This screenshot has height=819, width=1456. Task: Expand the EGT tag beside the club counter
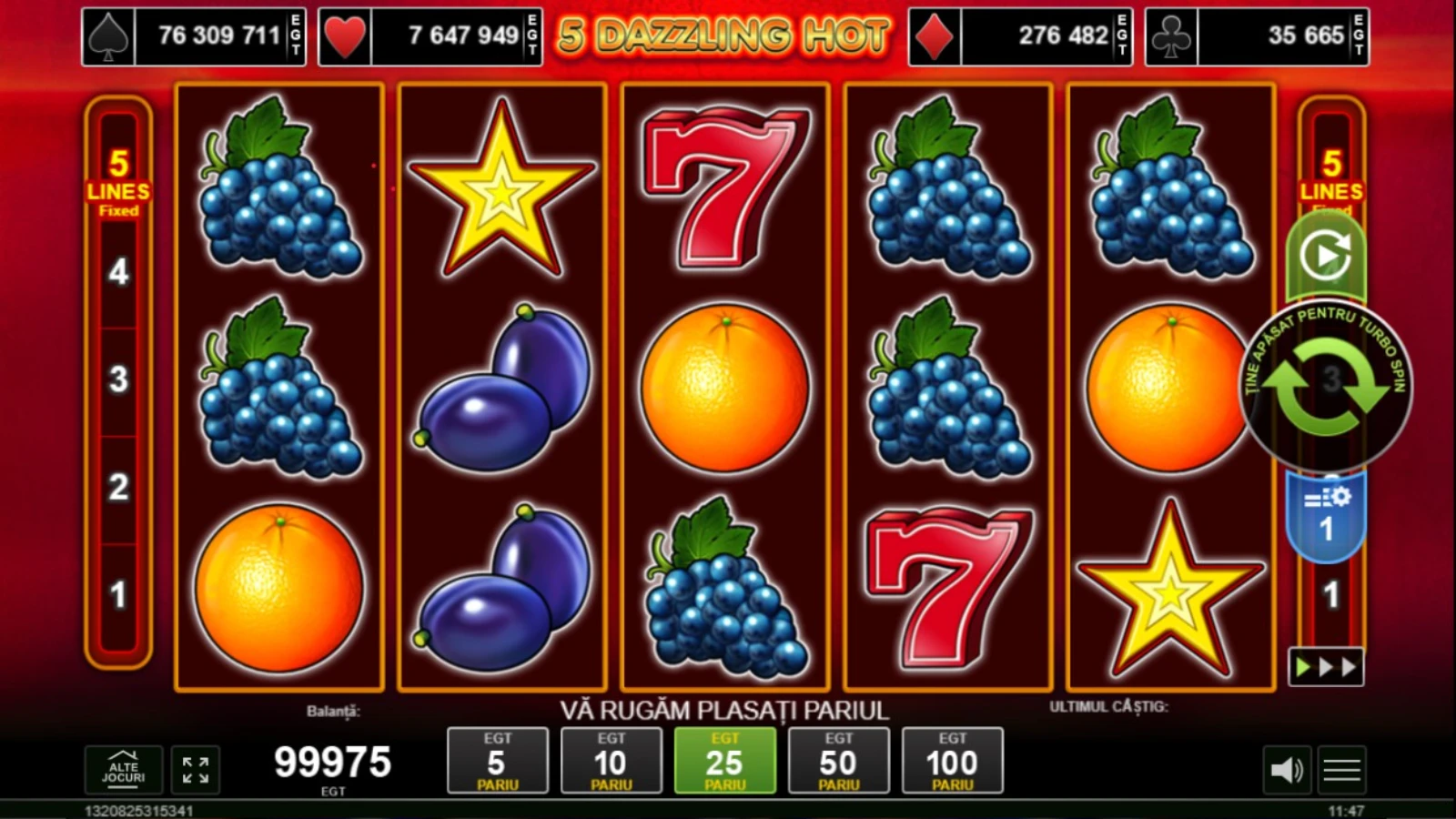pyautogui.click(x=1357, y=35)
